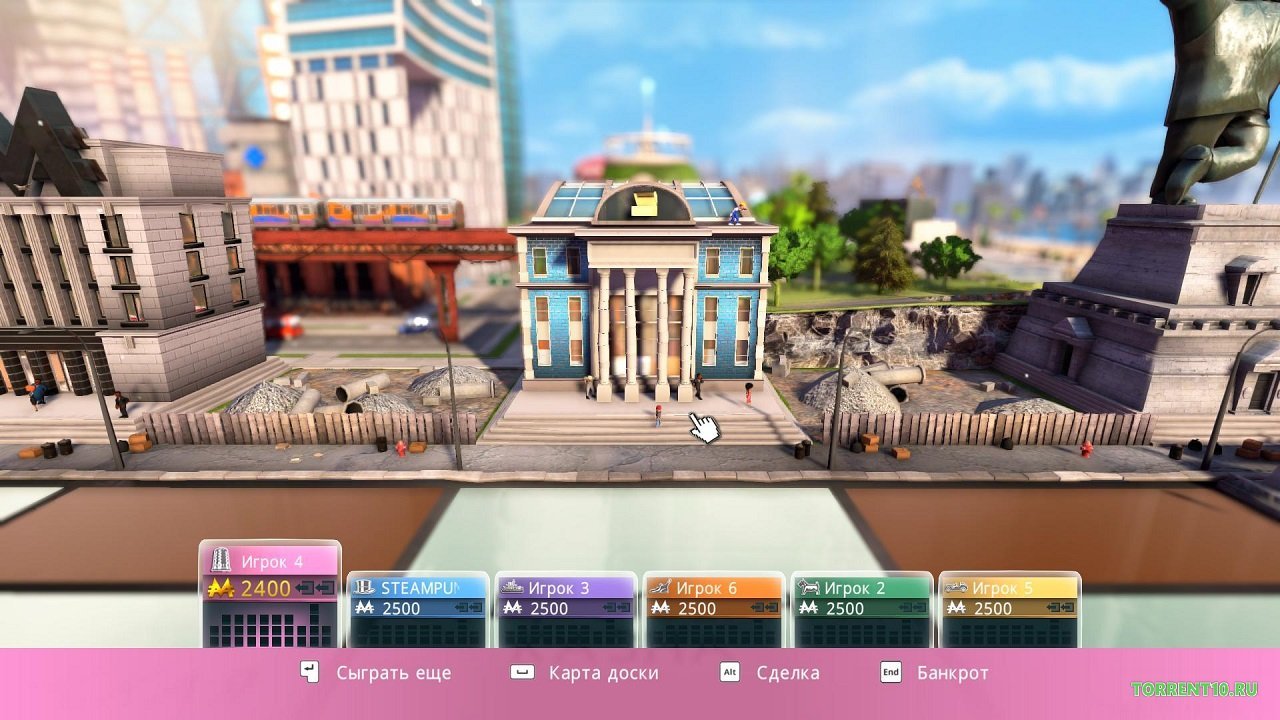The width and height of the screenshot is (1280, 720).
Task: Show the Игрок 2 player panel
Action: point(861,608)
